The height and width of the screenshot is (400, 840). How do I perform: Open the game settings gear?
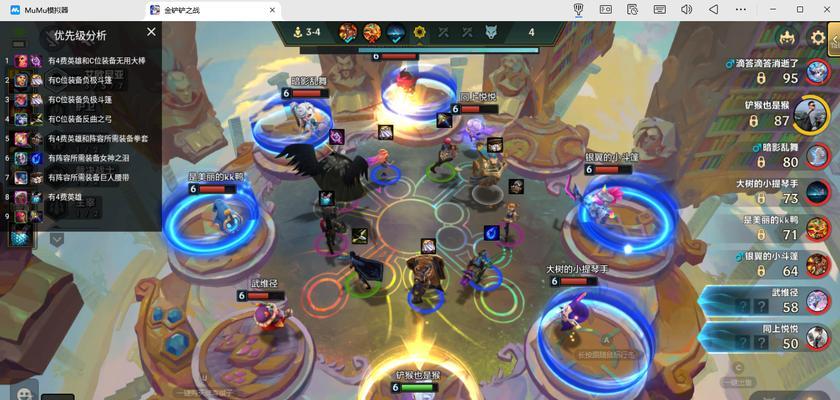819,39
